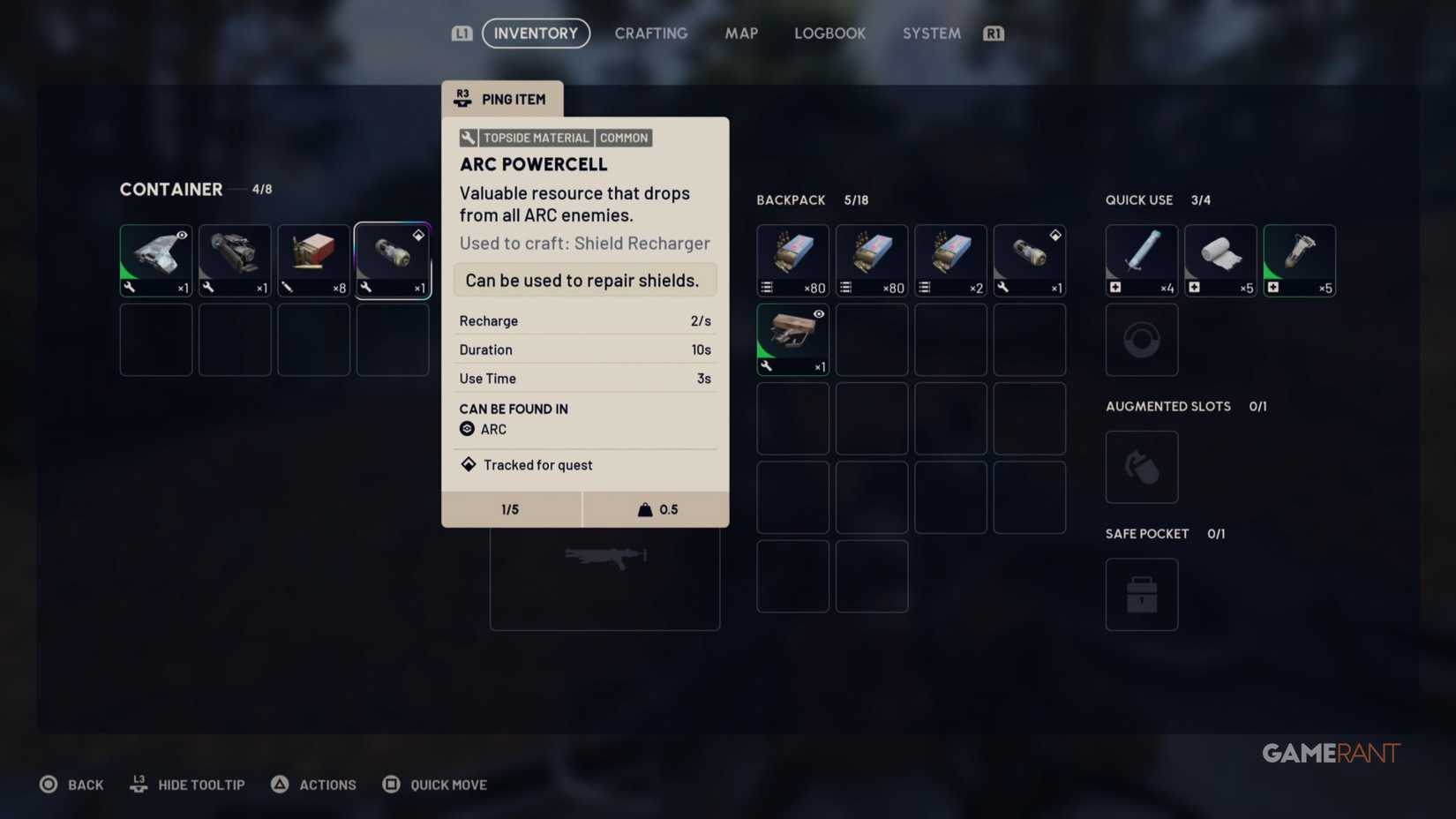Click the eye marker on the first container item
1456x819 pixels.
181,236
